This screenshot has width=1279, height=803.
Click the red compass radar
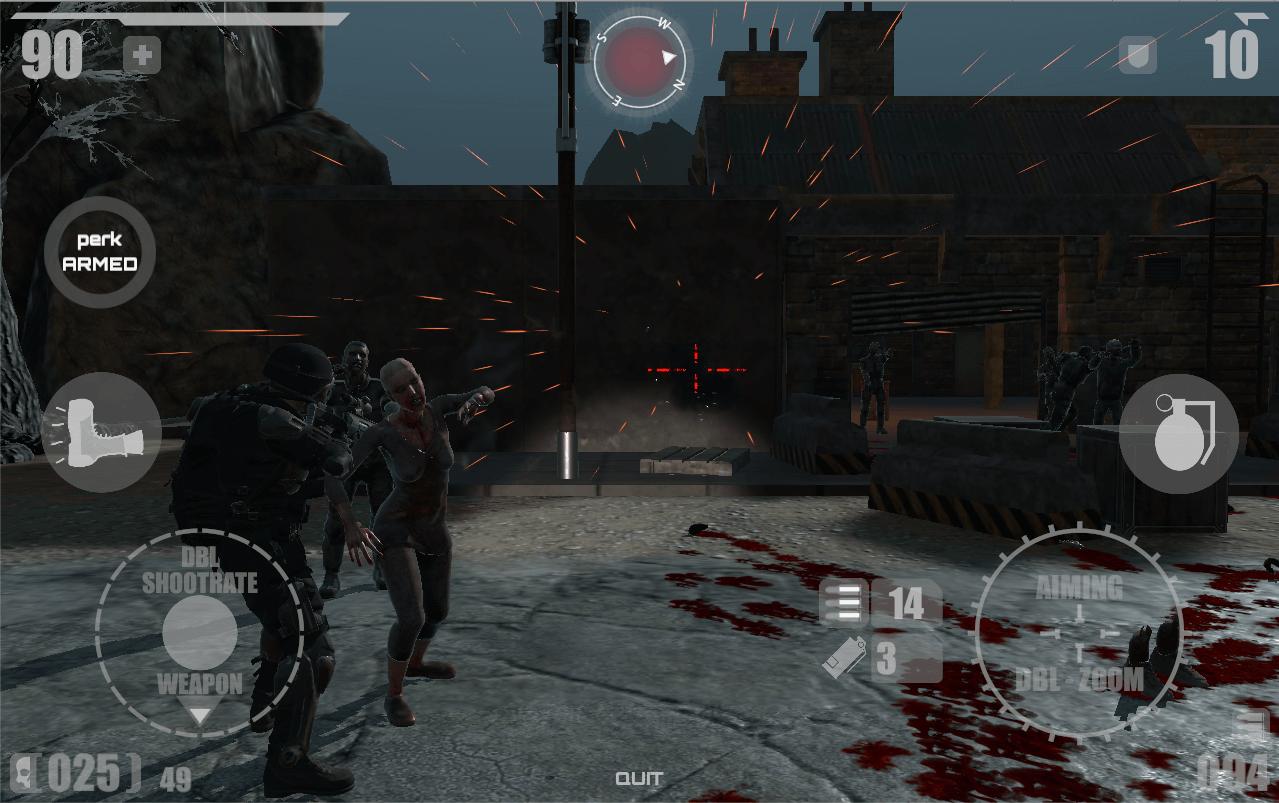tap(638, 59)
